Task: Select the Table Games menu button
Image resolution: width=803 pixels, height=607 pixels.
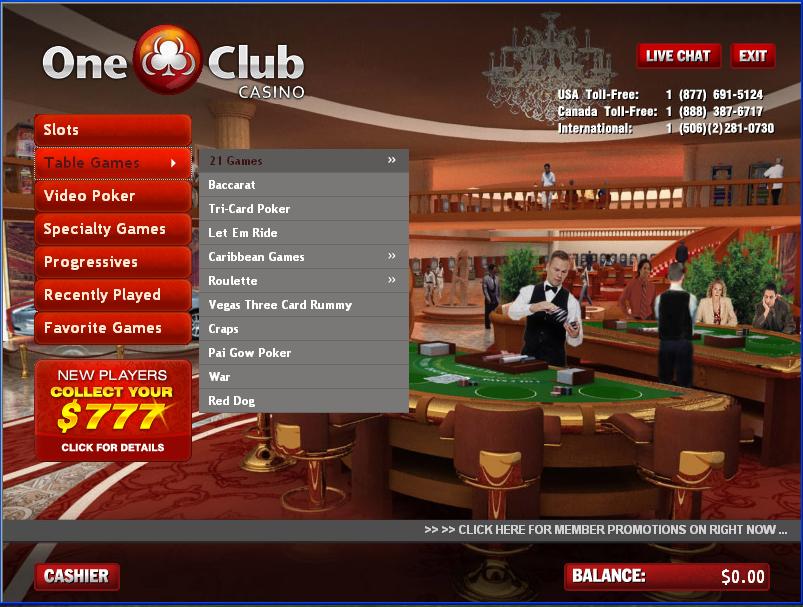Action: tap(112, 163)
